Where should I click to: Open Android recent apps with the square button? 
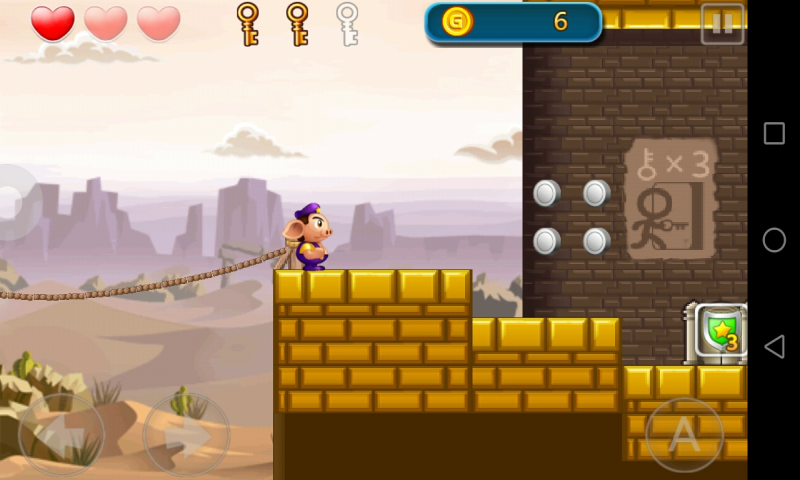[x=774, y=134]
